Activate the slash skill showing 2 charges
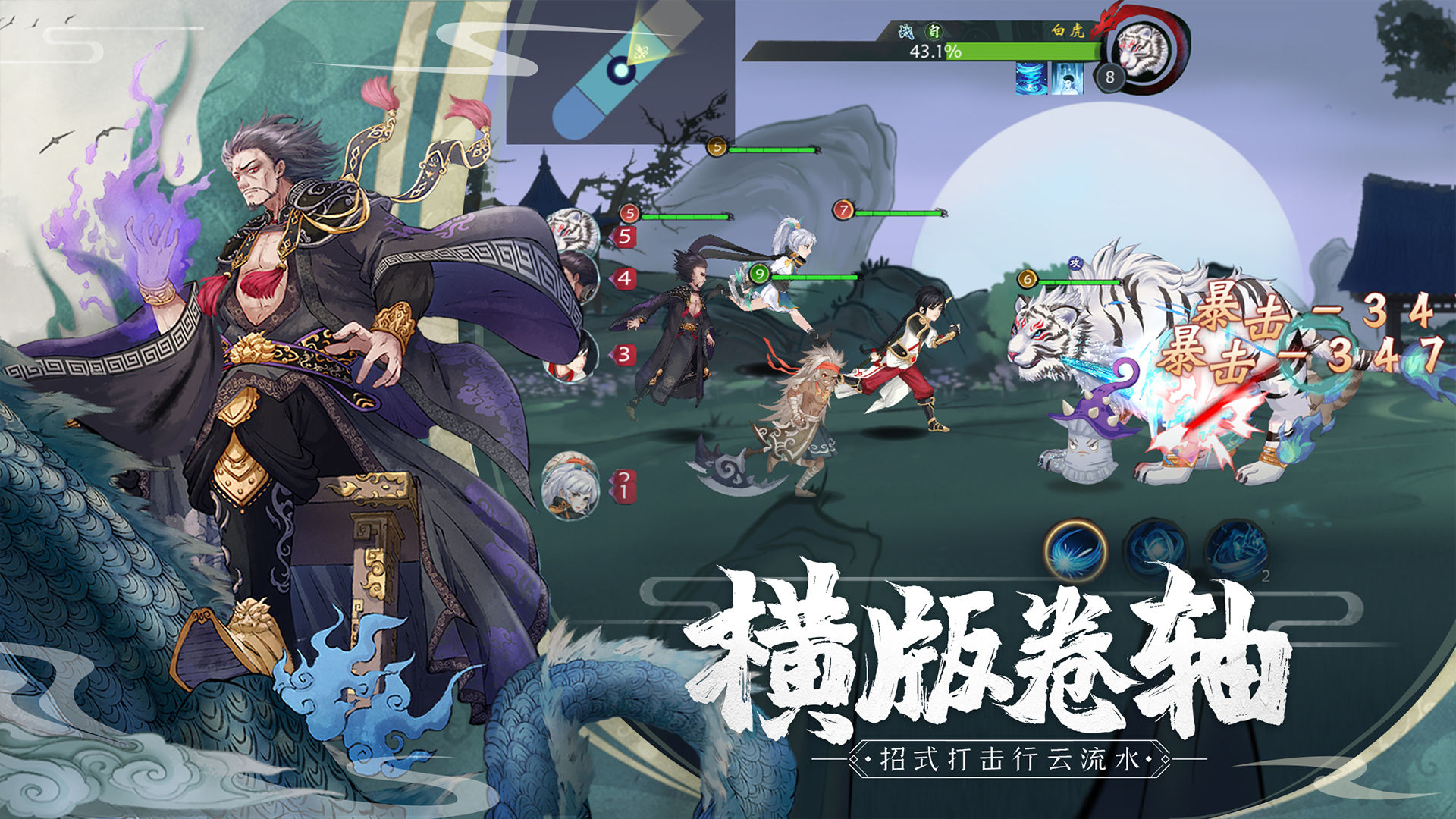The width and height of the screenshot is (1456, 819). click(x=1238, y=548)
